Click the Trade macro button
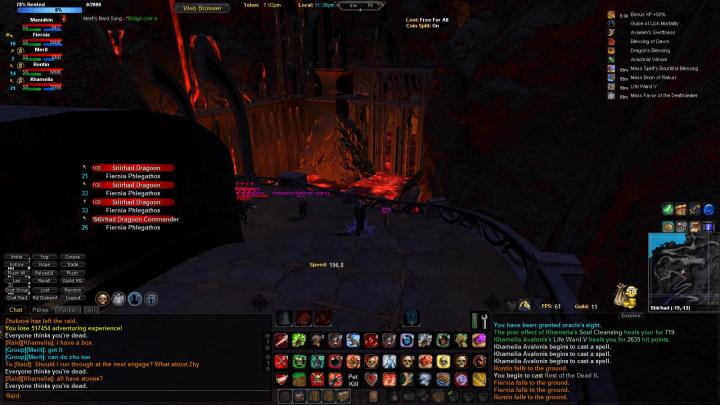 pos(73,265)
